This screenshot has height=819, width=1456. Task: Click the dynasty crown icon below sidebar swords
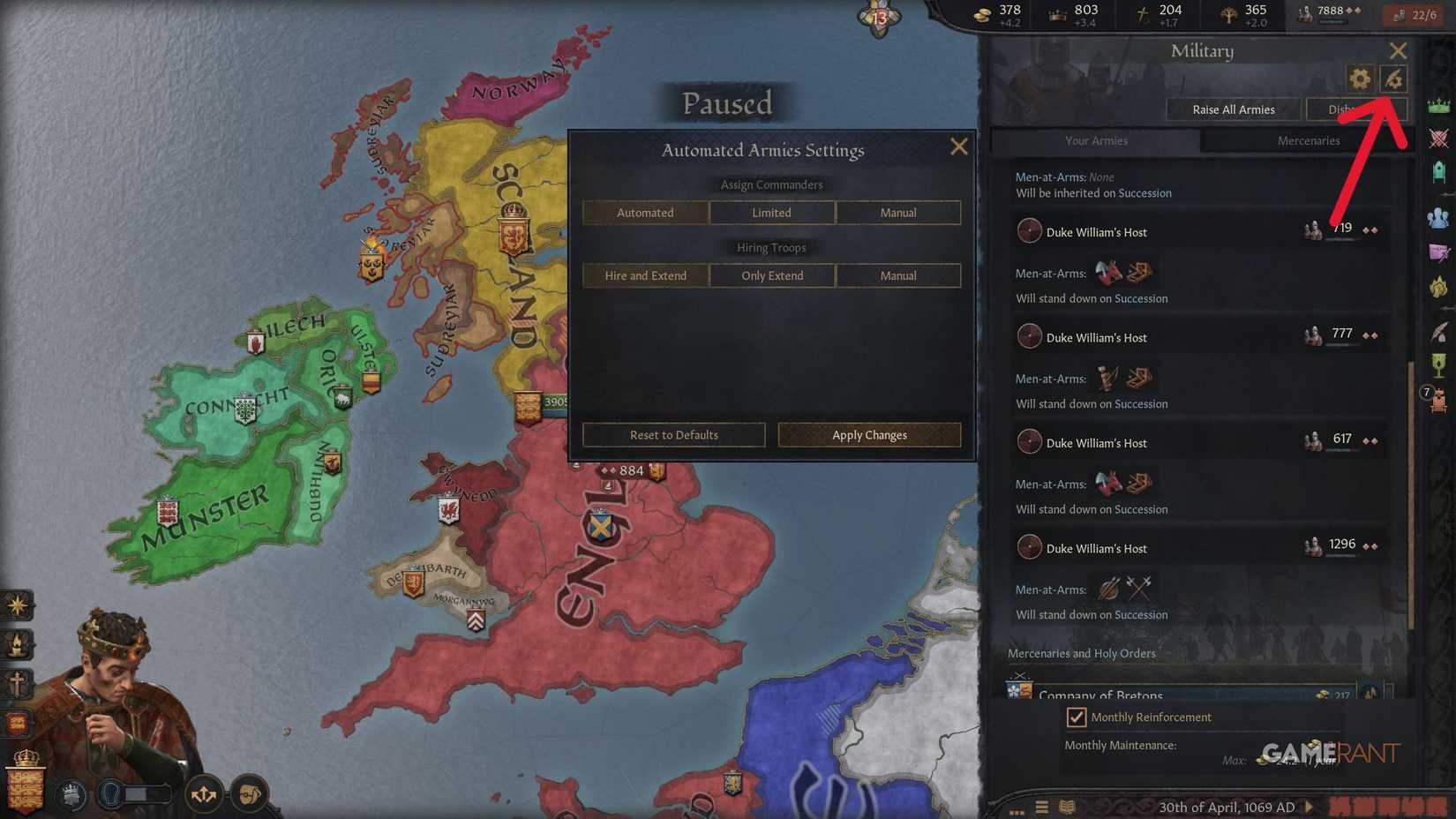click(1438, 104)
